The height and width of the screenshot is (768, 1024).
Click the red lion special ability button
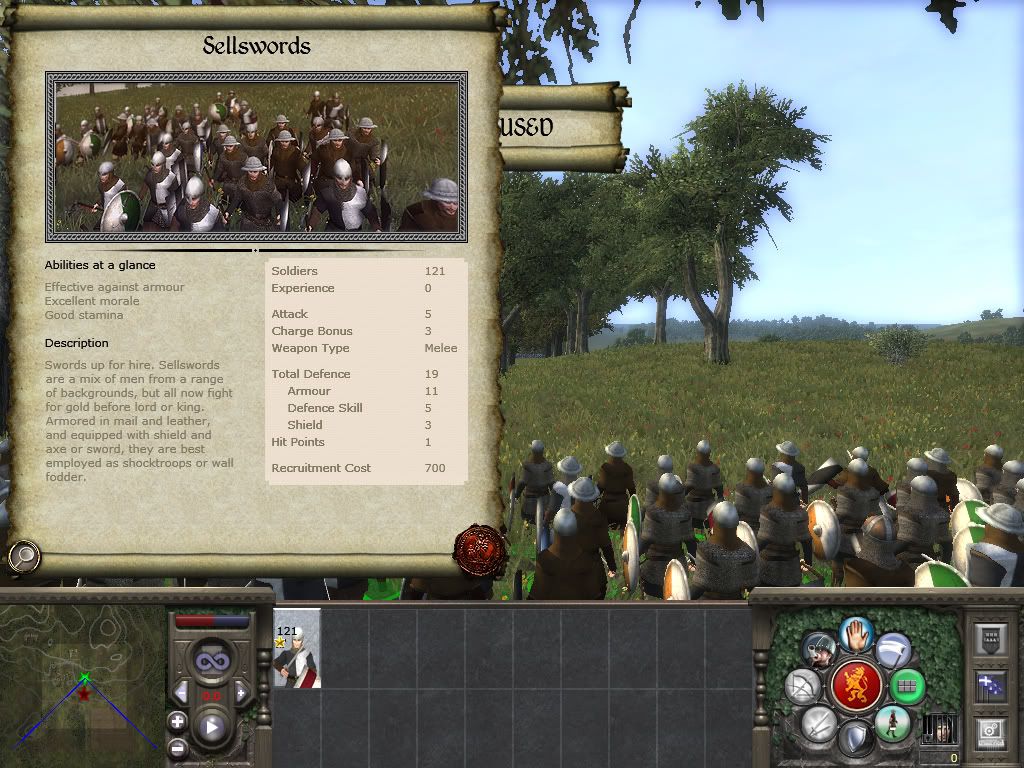(x=856, y=686)
